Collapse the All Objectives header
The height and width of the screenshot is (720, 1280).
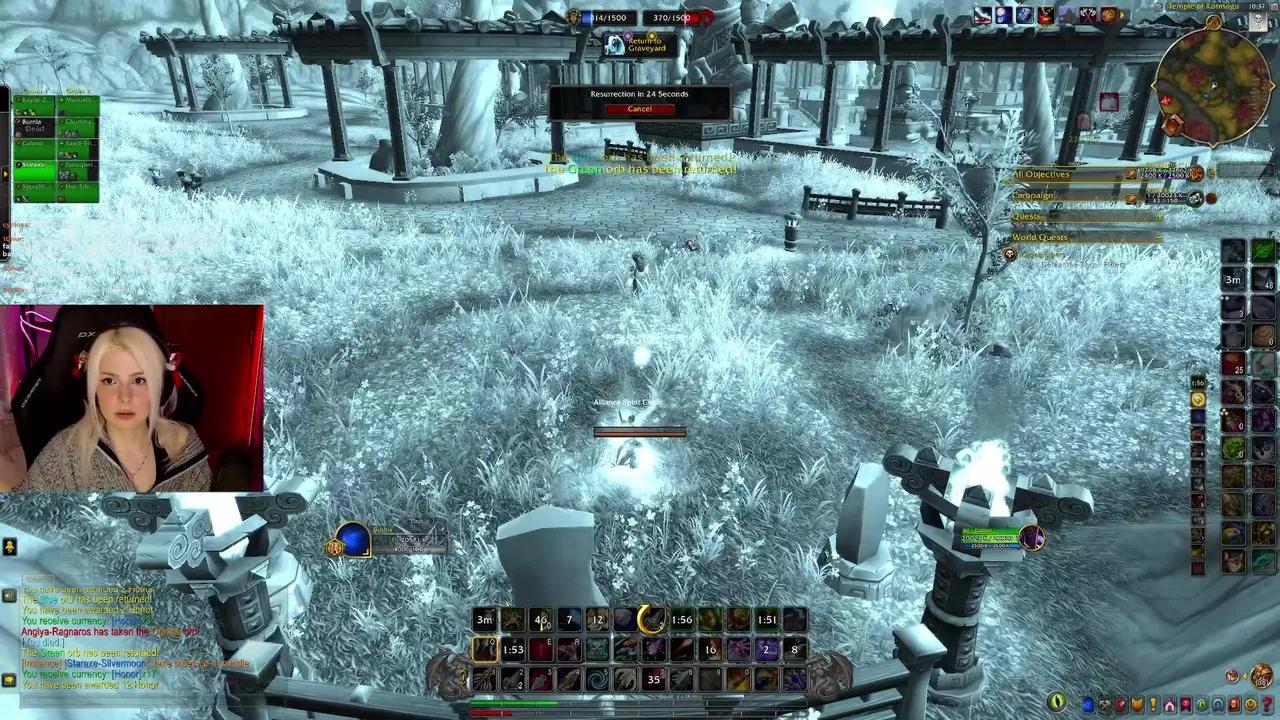point(1042,174)
